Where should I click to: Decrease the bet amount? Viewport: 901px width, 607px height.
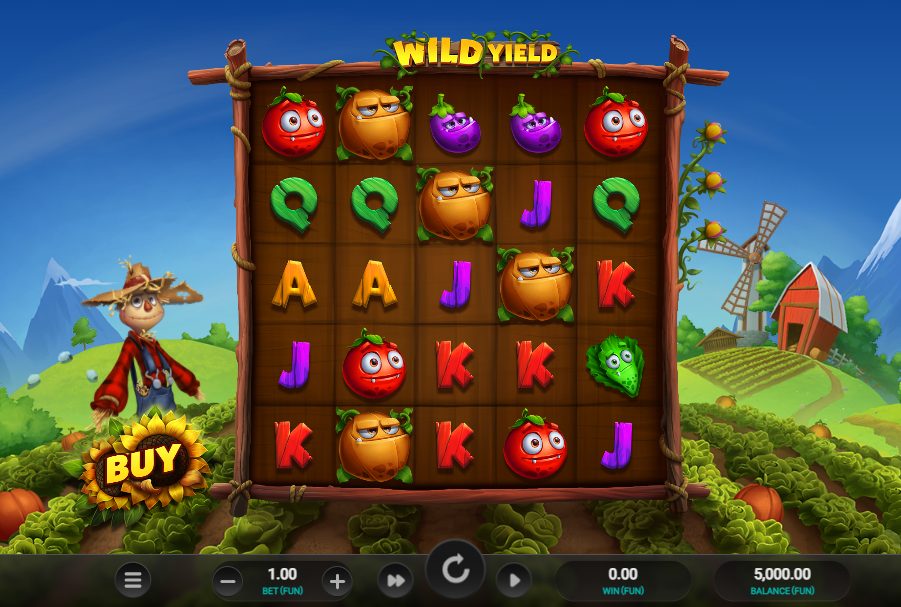coord(228,580)
